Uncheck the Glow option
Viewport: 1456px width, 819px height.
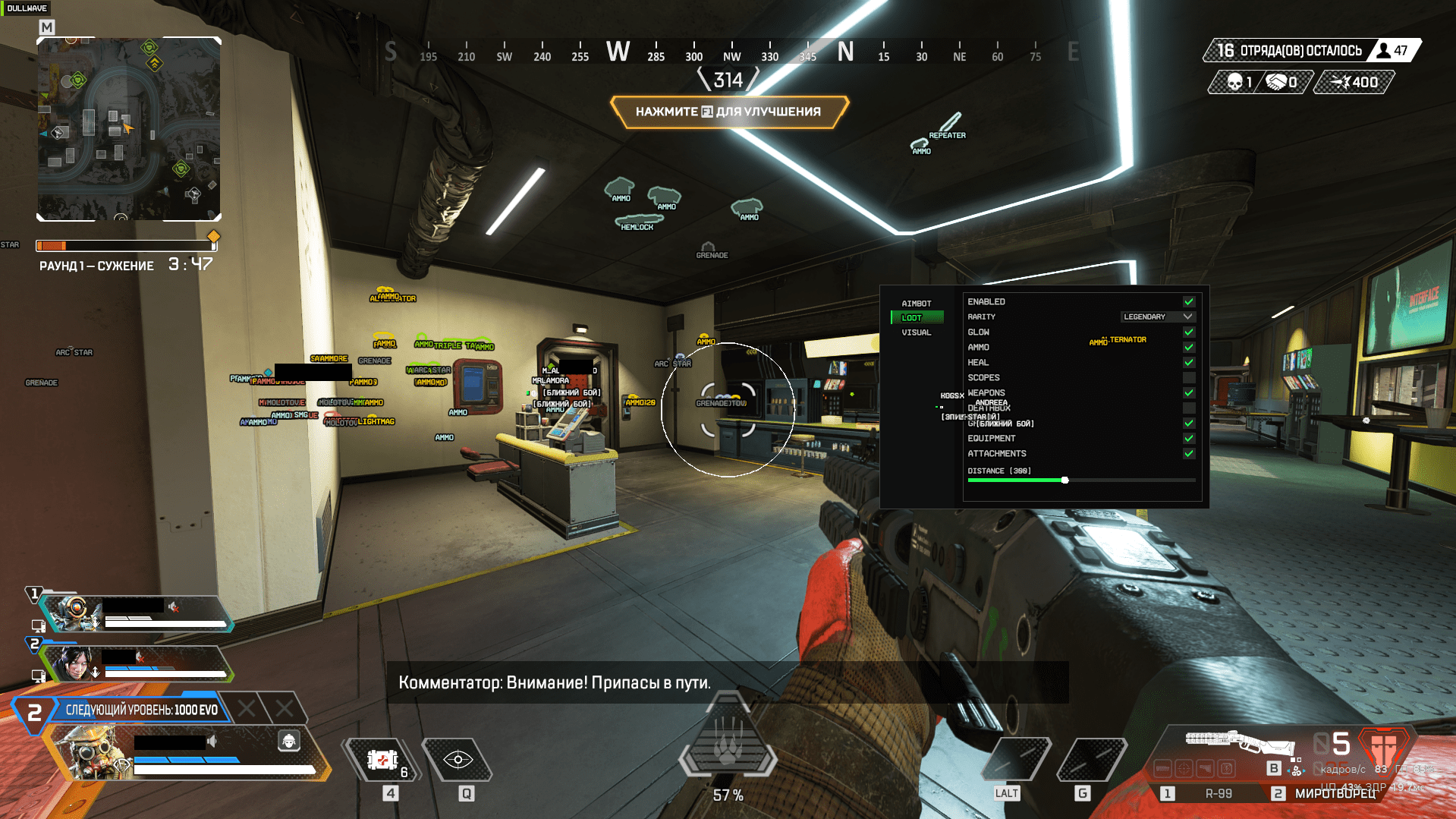1188,332
